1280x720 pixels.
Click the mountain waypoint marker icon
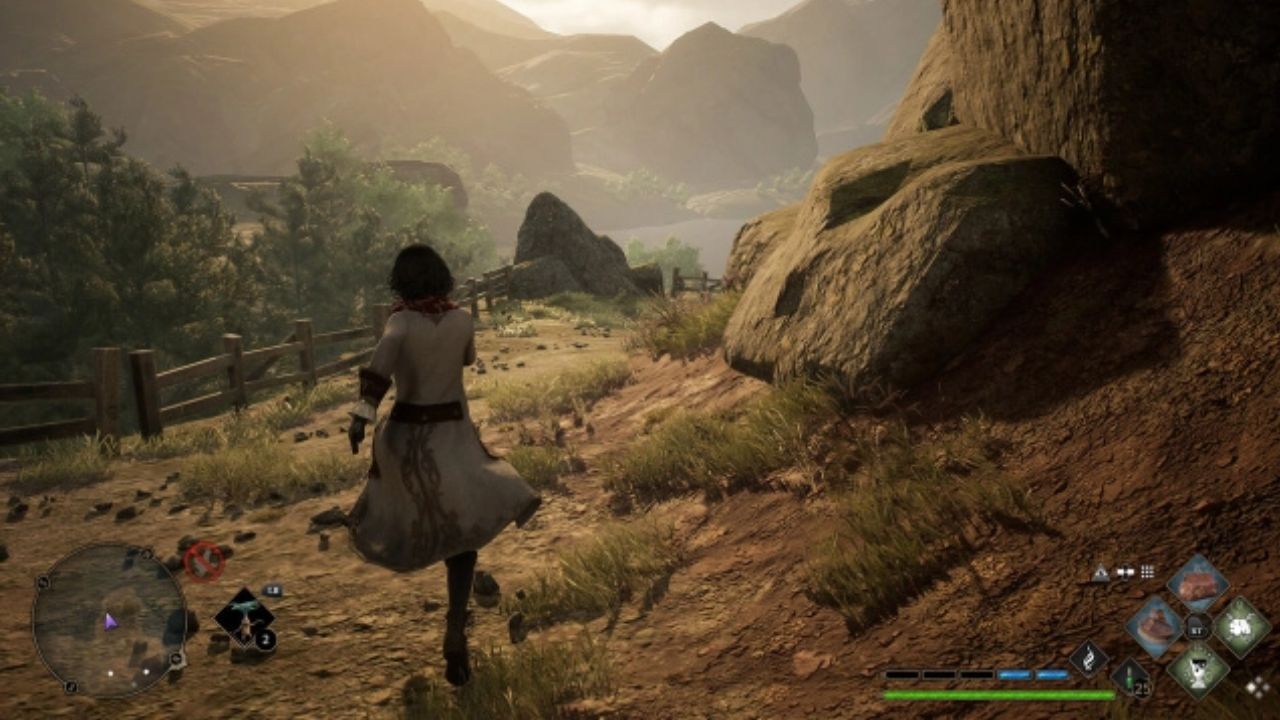point(1100,571)
